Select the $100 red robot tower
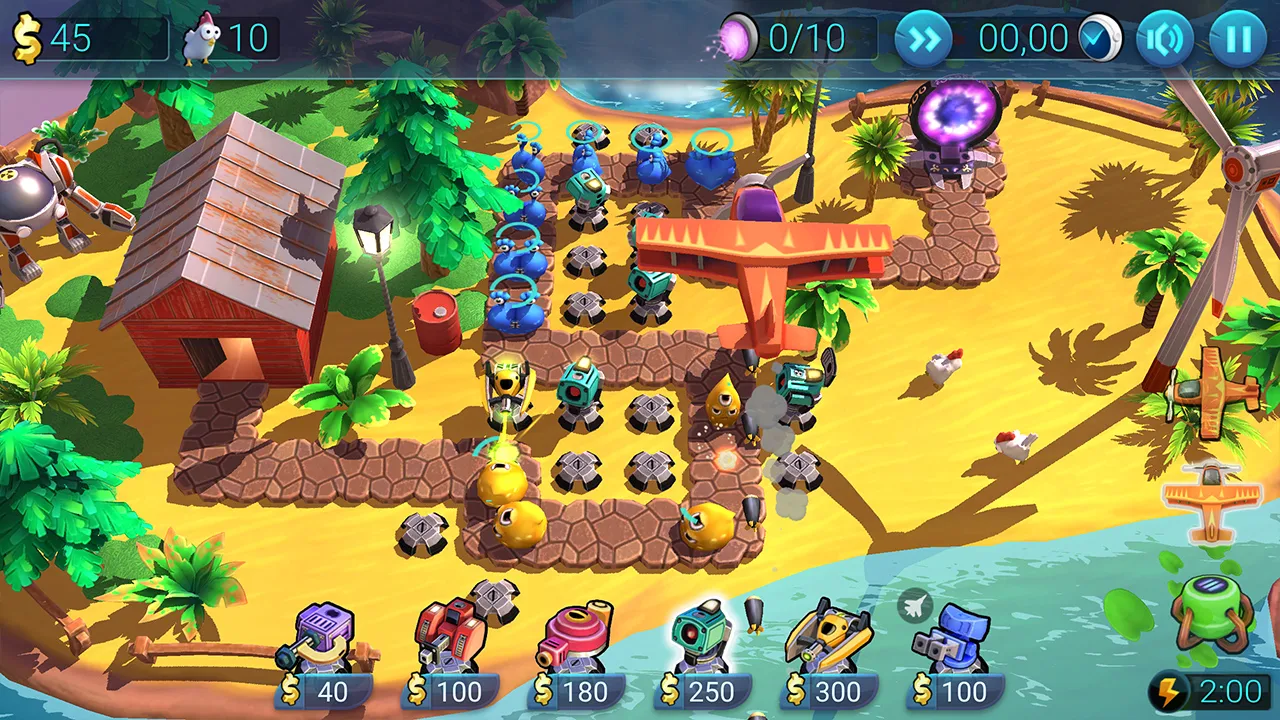The width and height of the screenshot is (1280, 720). coord(450,630)
